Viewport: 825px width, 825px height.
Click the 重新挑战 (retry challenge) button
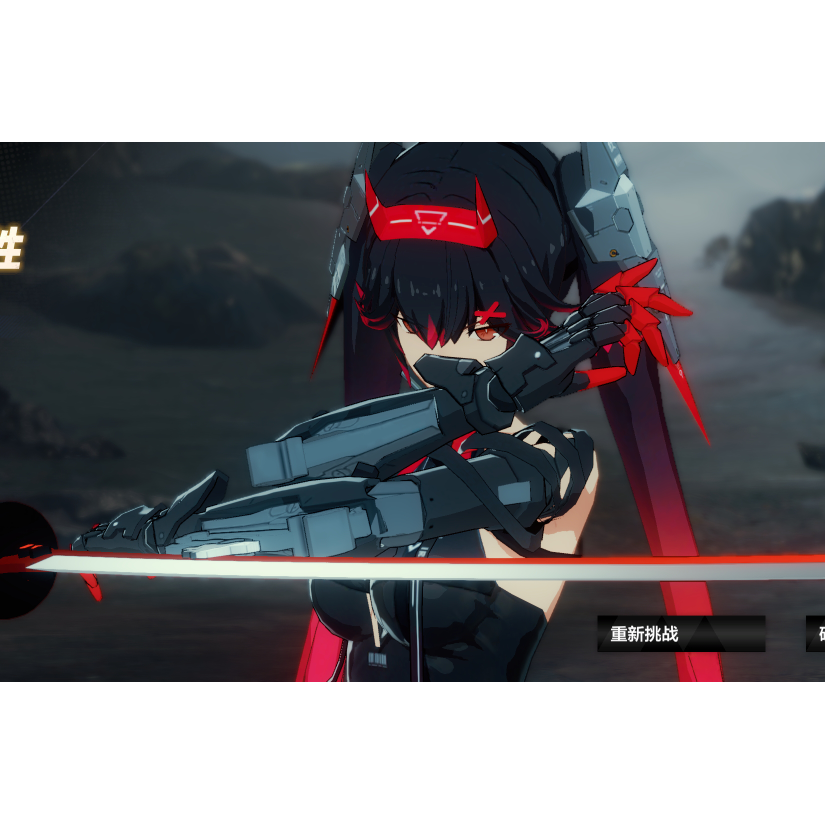coord(680,634)
